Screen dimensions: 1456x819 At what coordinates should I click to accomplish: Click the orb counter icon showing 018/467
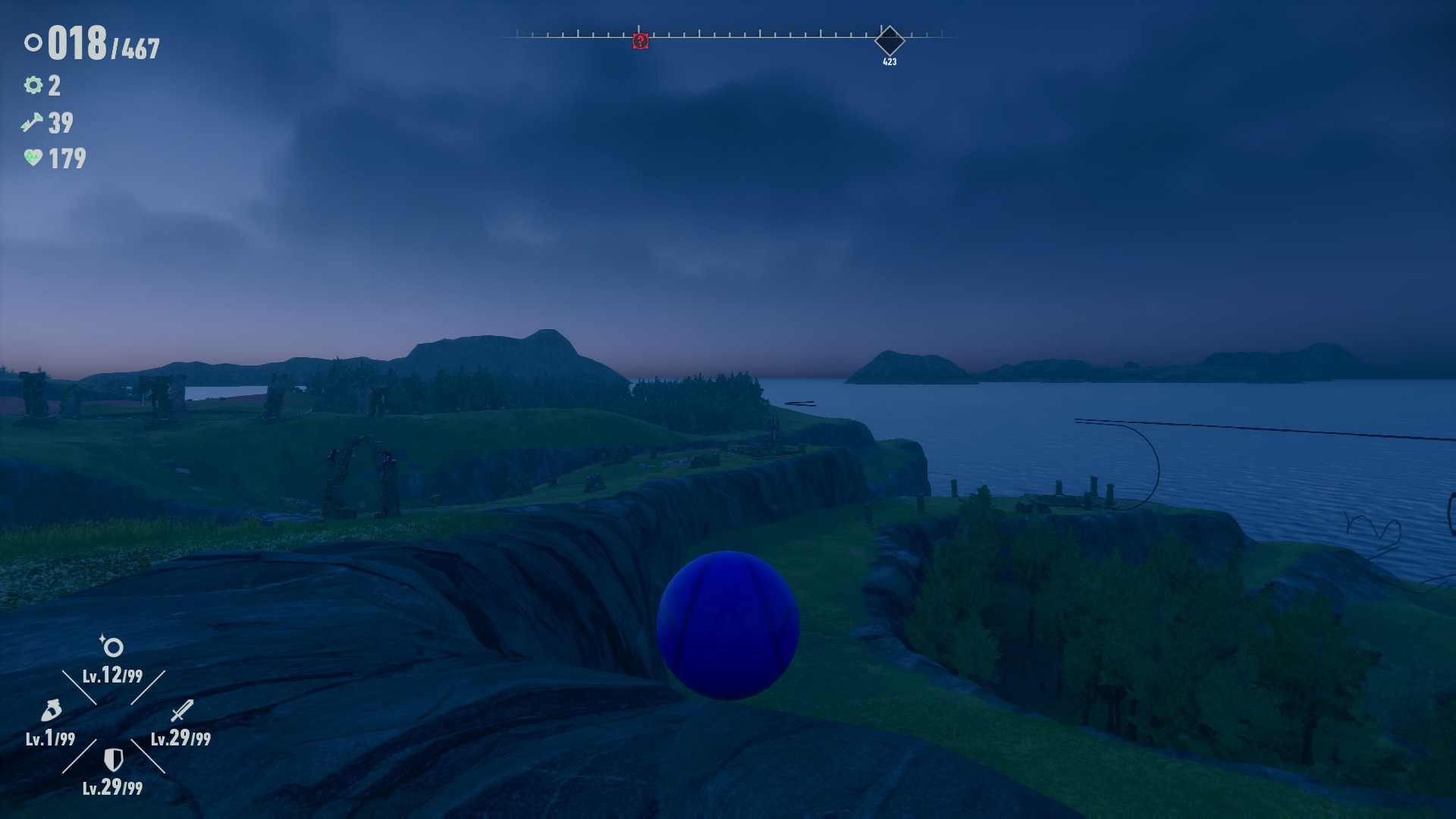click(32, 43)
